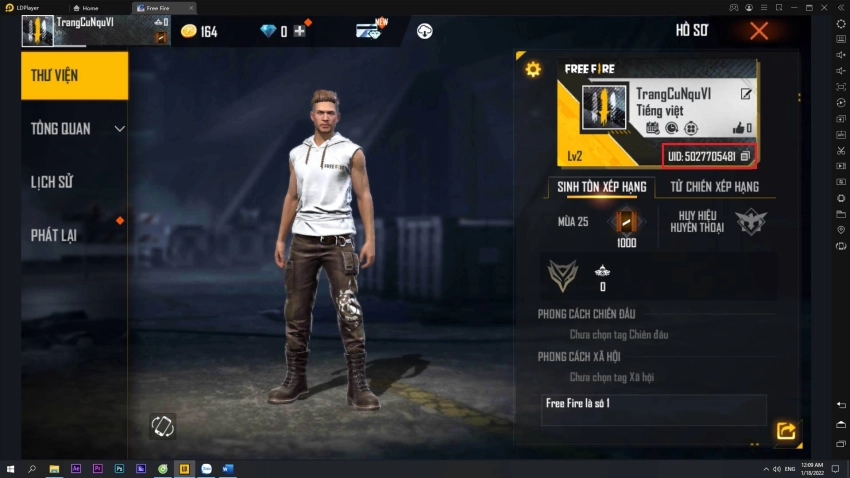Edit the 'Free Fire là số 1' signature box
This screenshot has height=478, width=850.
[654, 409]
